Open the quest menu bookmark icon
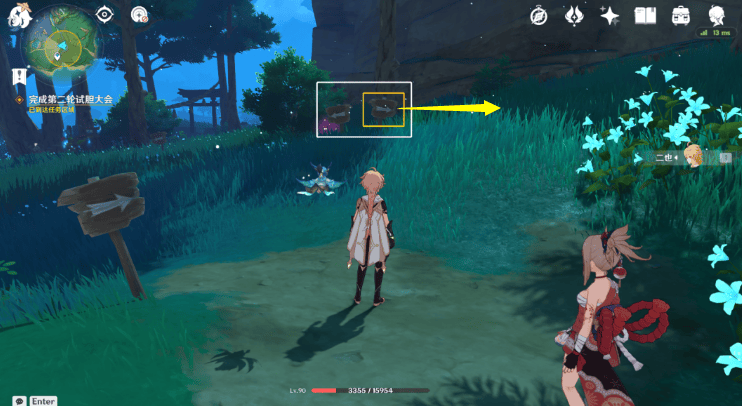742x406 pixels. pyautogui.click(x=18, y=76)
